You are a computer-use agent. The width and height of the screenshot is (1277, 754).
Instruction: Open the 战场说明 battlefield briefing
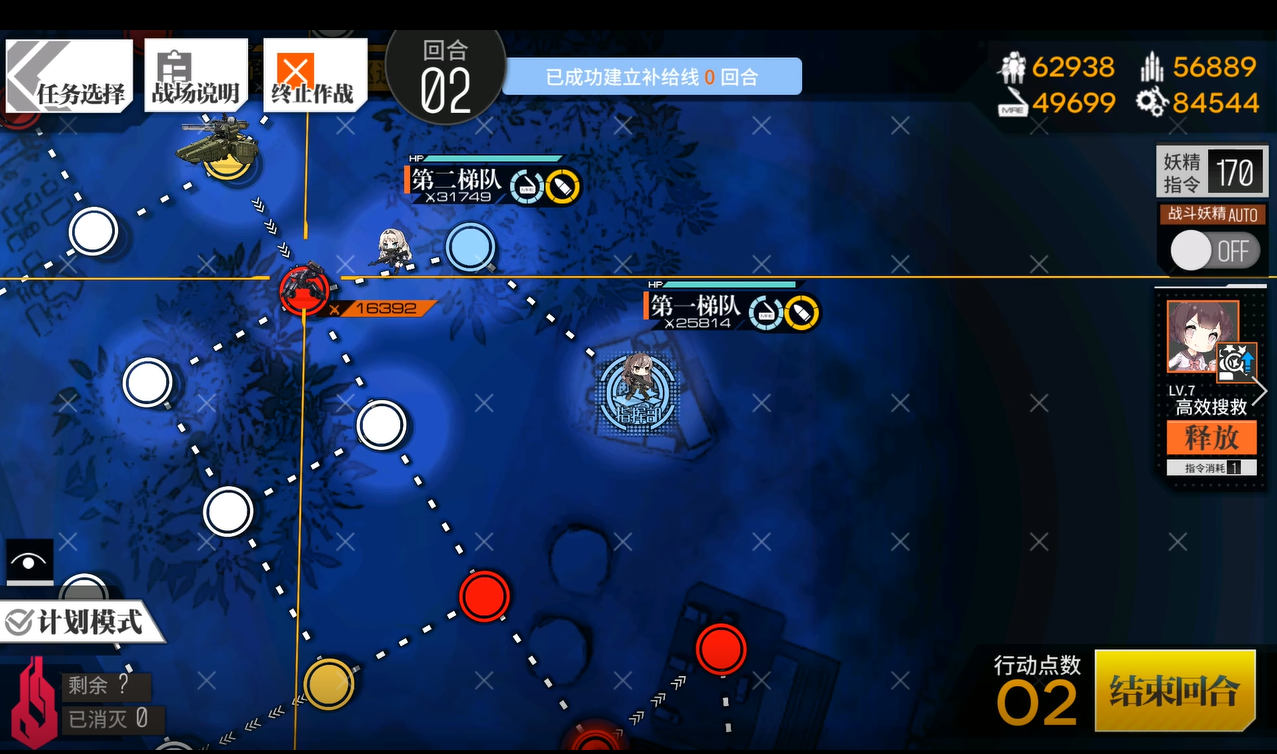click(x=195, y=76)
